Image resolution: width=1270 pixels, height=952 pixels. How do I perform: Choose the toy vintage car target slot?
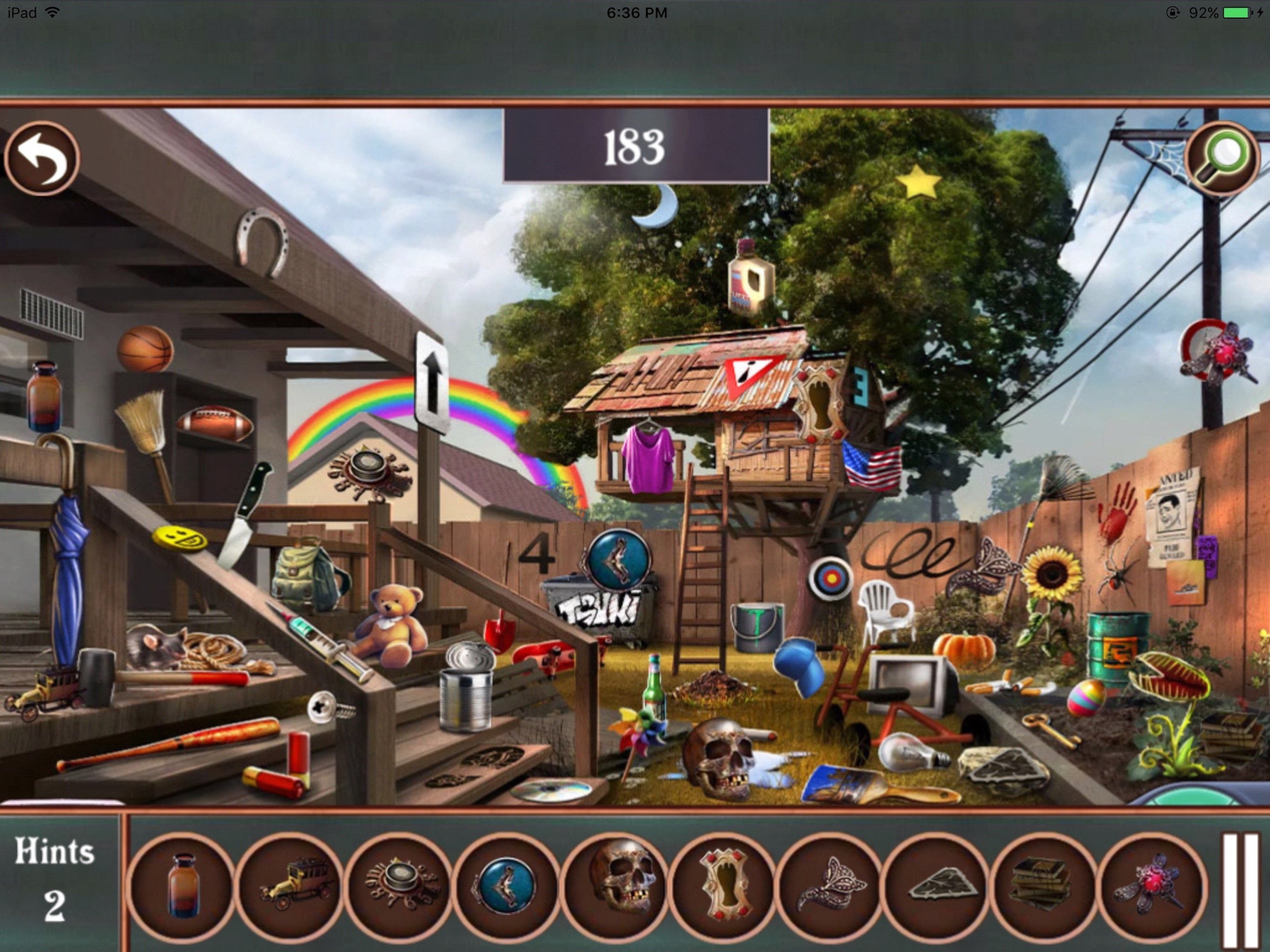291,885
